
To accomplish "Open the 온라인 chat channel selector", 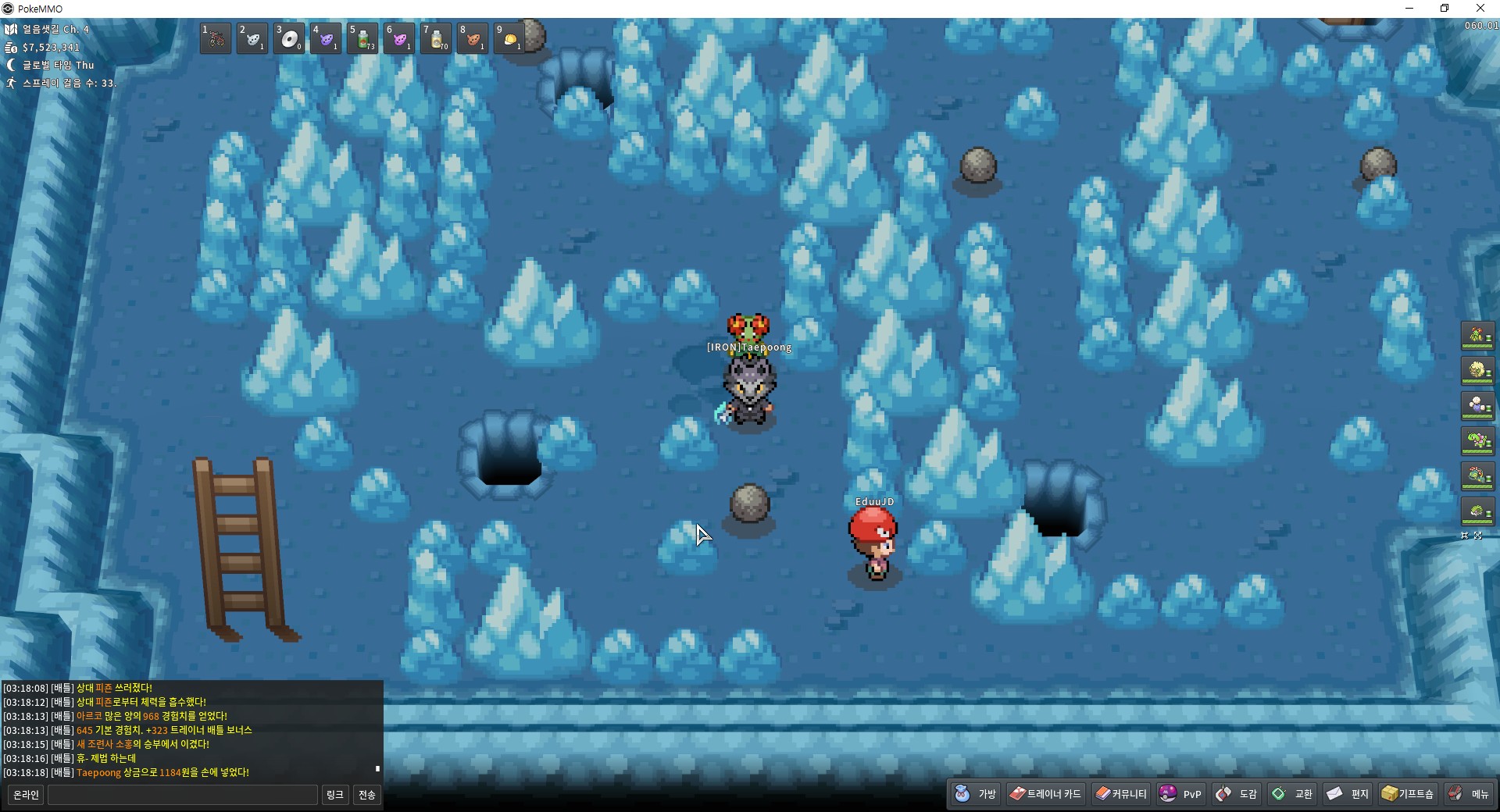I will [x=26, y=795].
